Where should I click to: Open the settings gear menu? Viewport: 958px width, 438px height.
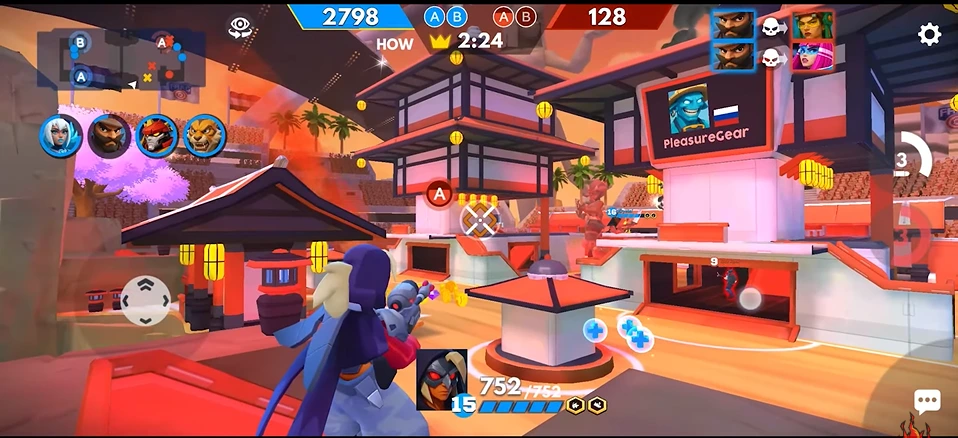pos(929,35)
